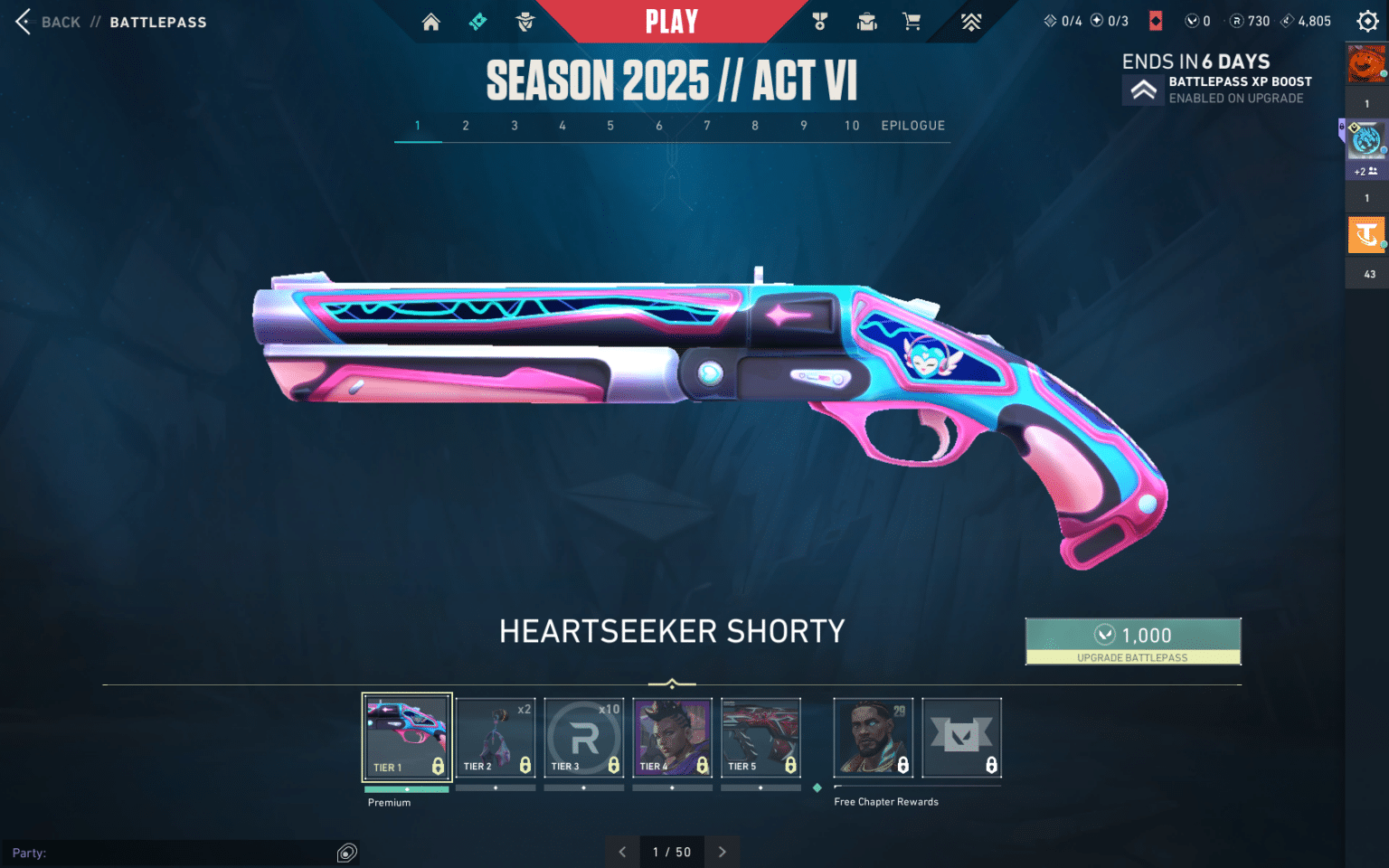
Task: Select the red card pack icon near currencies
Action: pos(1156,20)
